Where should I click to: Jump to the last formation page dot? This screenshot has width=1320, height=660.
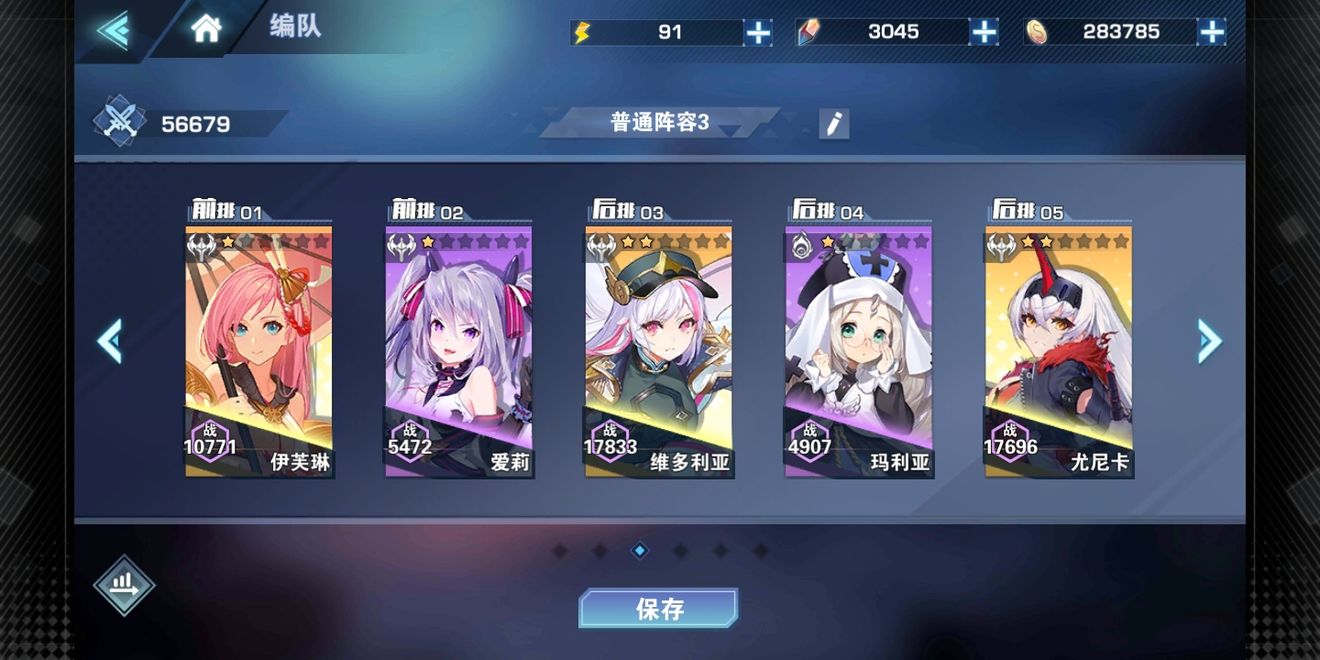tap(760, 550)
